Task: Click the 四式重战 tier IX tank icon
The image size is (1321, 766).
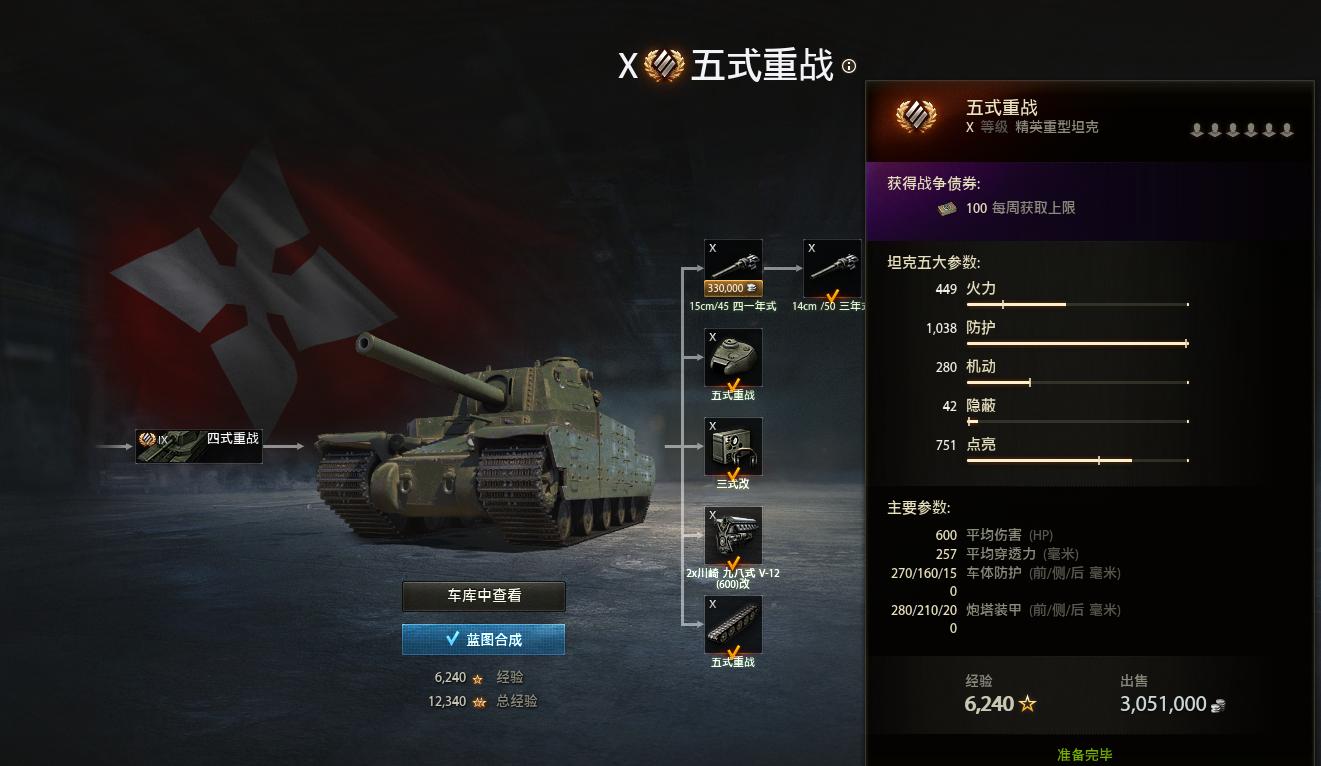Action: click(x=198, y=445)
